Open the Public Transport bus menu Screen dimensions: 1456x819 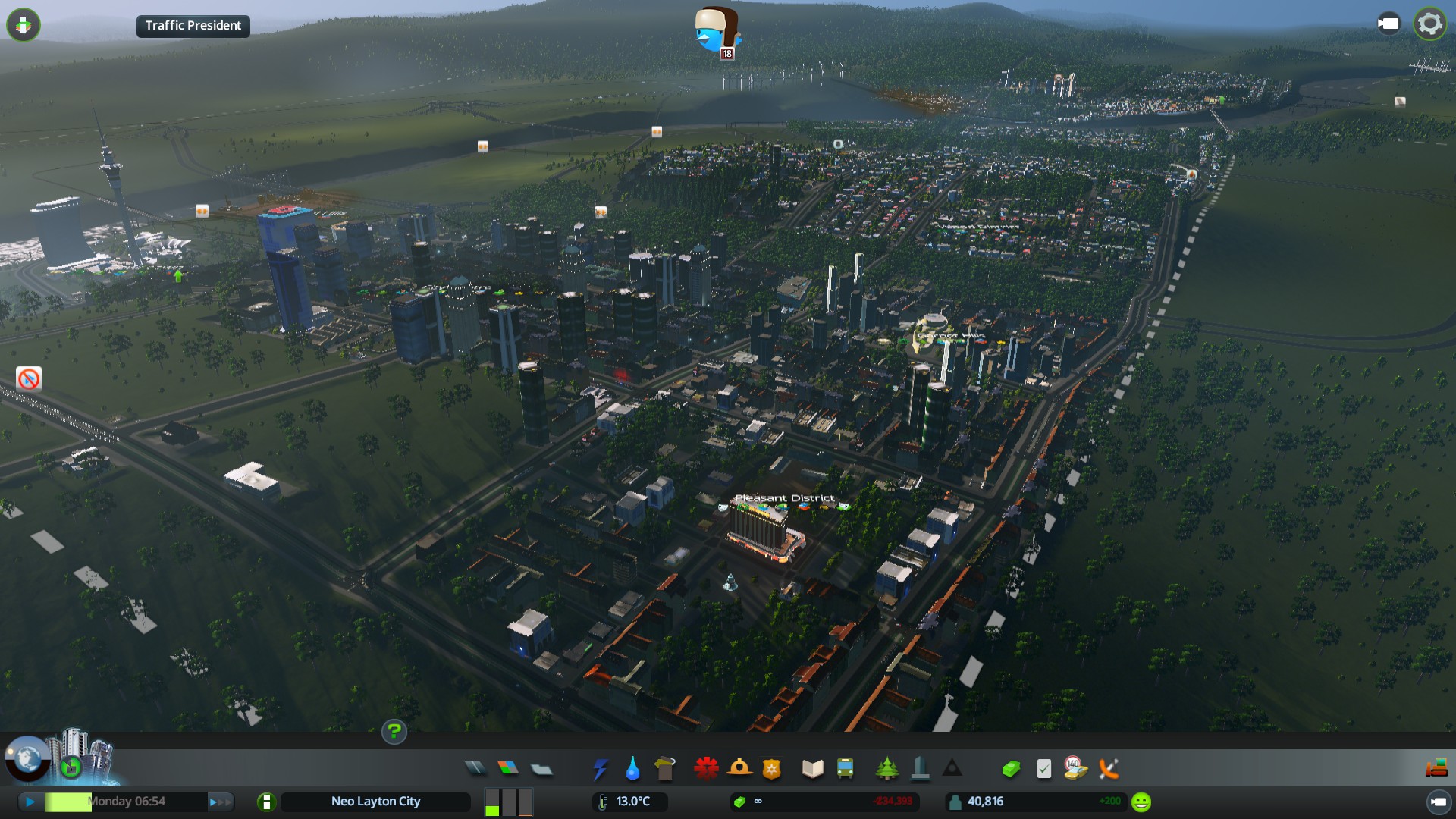point(845,769)
